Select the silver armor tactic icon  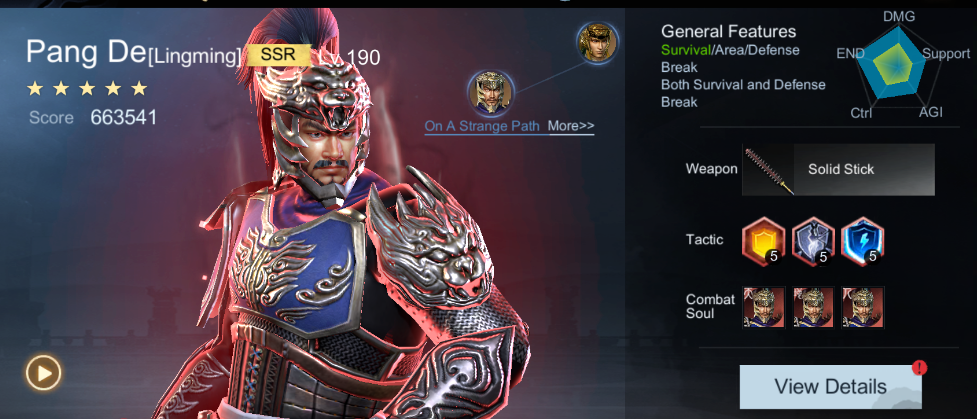pos(812,240)
